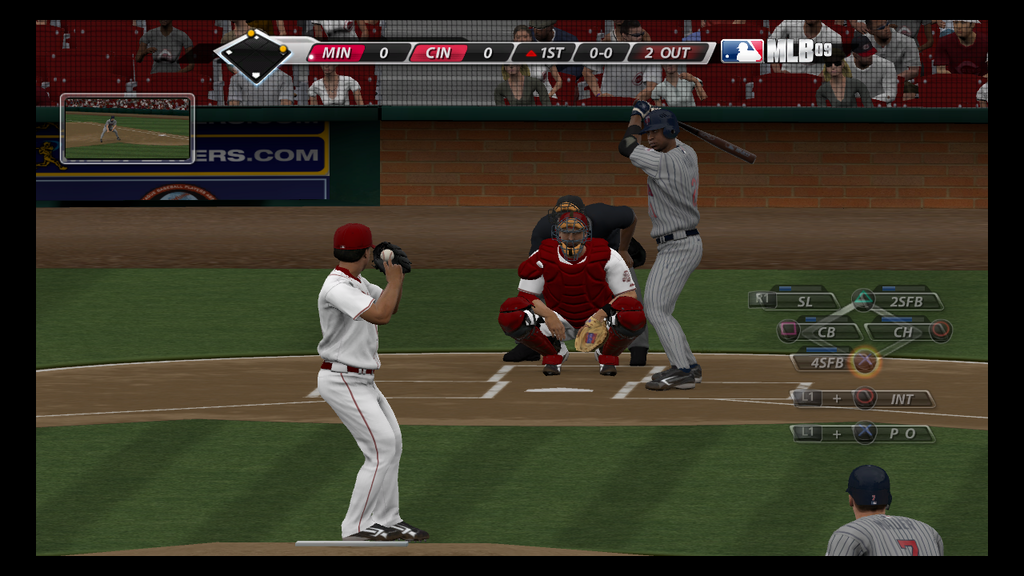This screenshot has height=576, width=1024.
Task: Click the base diamond indicator
Action: [x=254, y=54]
